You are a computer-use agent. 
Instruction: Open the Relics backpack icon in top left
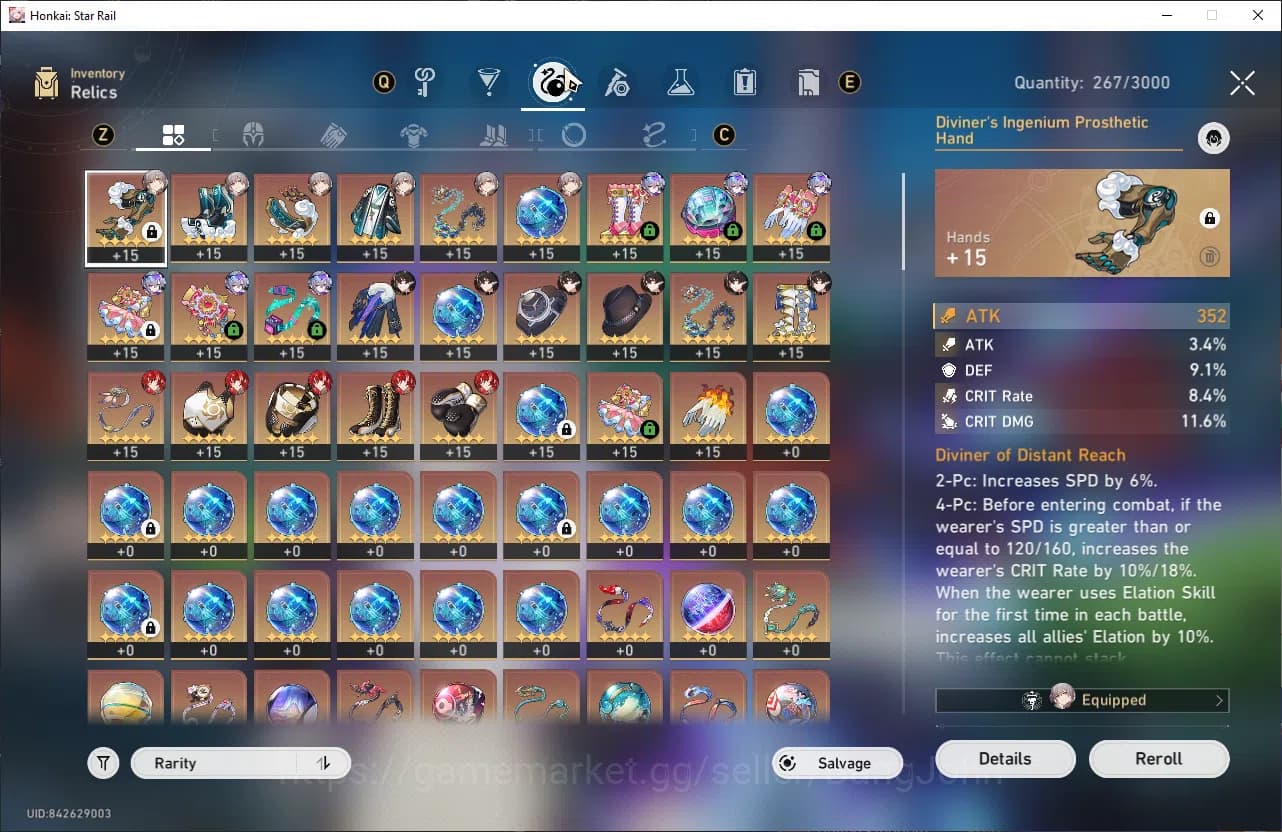pyautogui.click(x=47, y=80)
